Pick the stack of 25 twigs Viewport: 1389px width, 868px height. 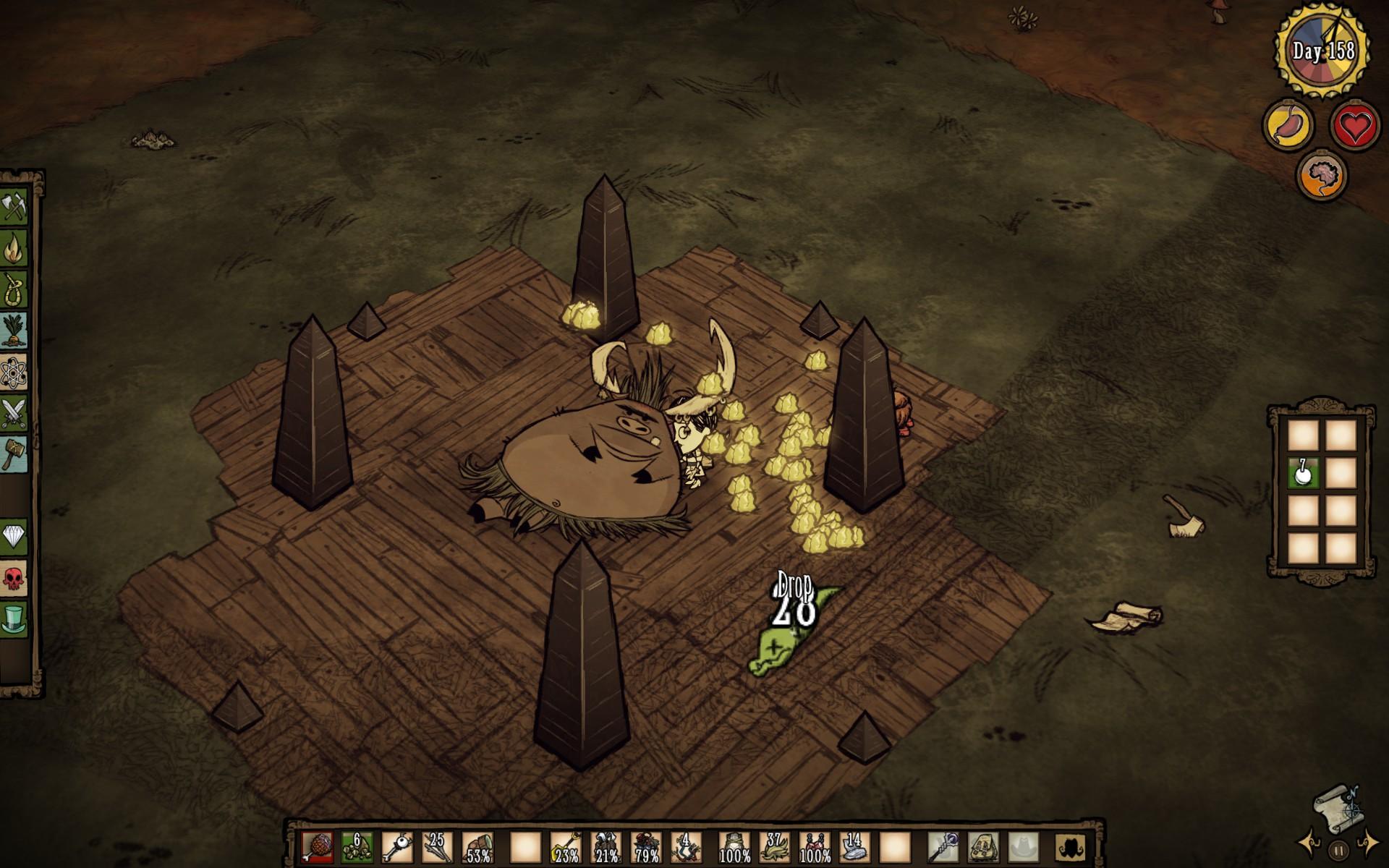[437, 846]
